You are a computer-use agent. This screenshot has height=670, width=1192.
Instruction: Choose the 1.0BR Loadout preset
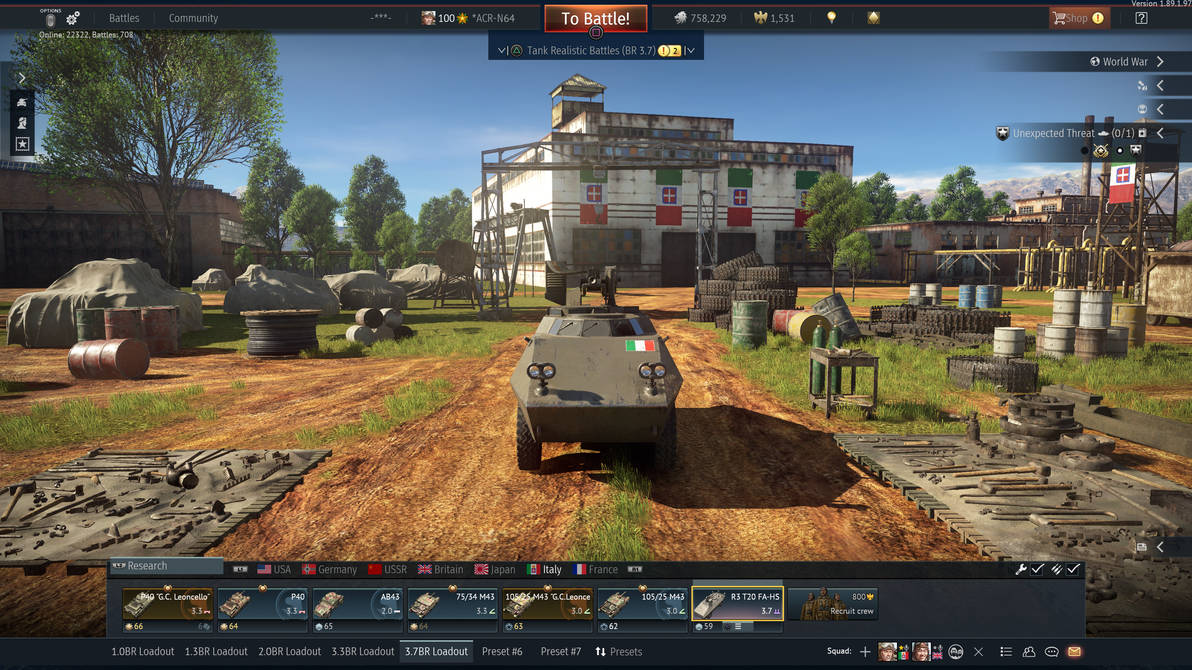coord(142,651)
